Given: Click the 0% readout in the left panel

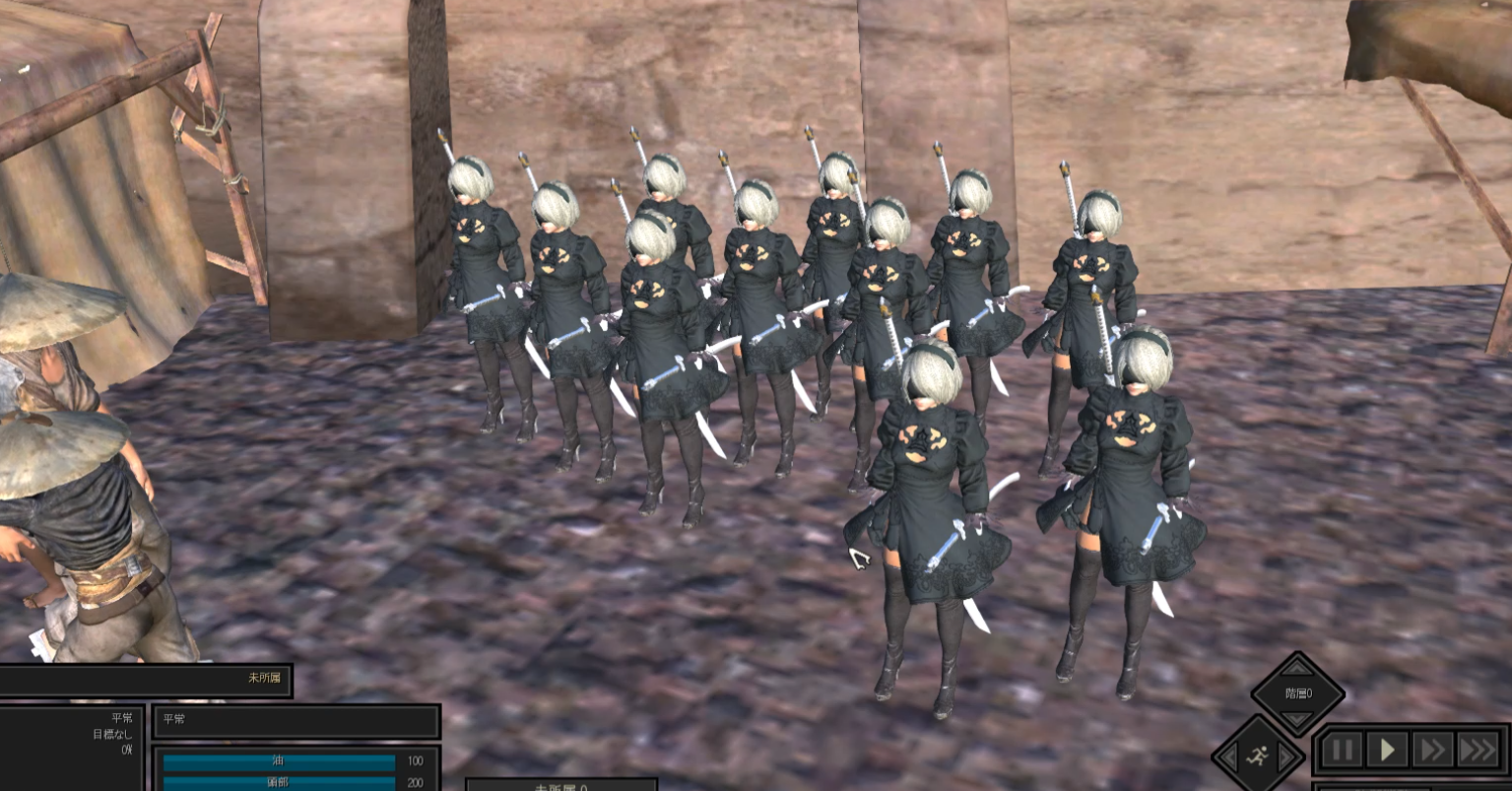Looking at the screenshot, I should coord(127,749).
